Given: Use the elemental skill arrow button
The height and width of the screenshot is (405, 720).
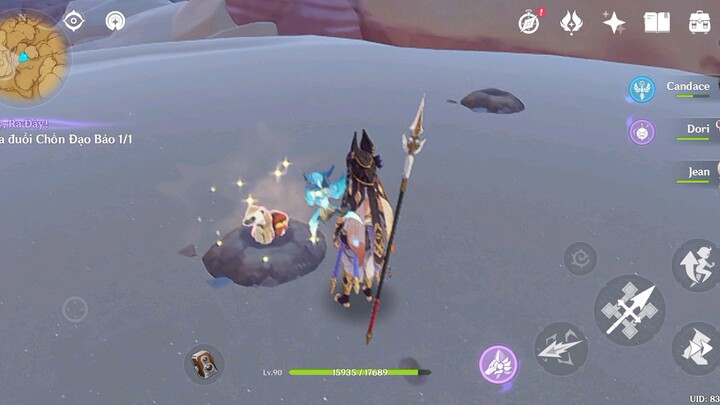Looking at the screenshot, I should pos(560,348).
